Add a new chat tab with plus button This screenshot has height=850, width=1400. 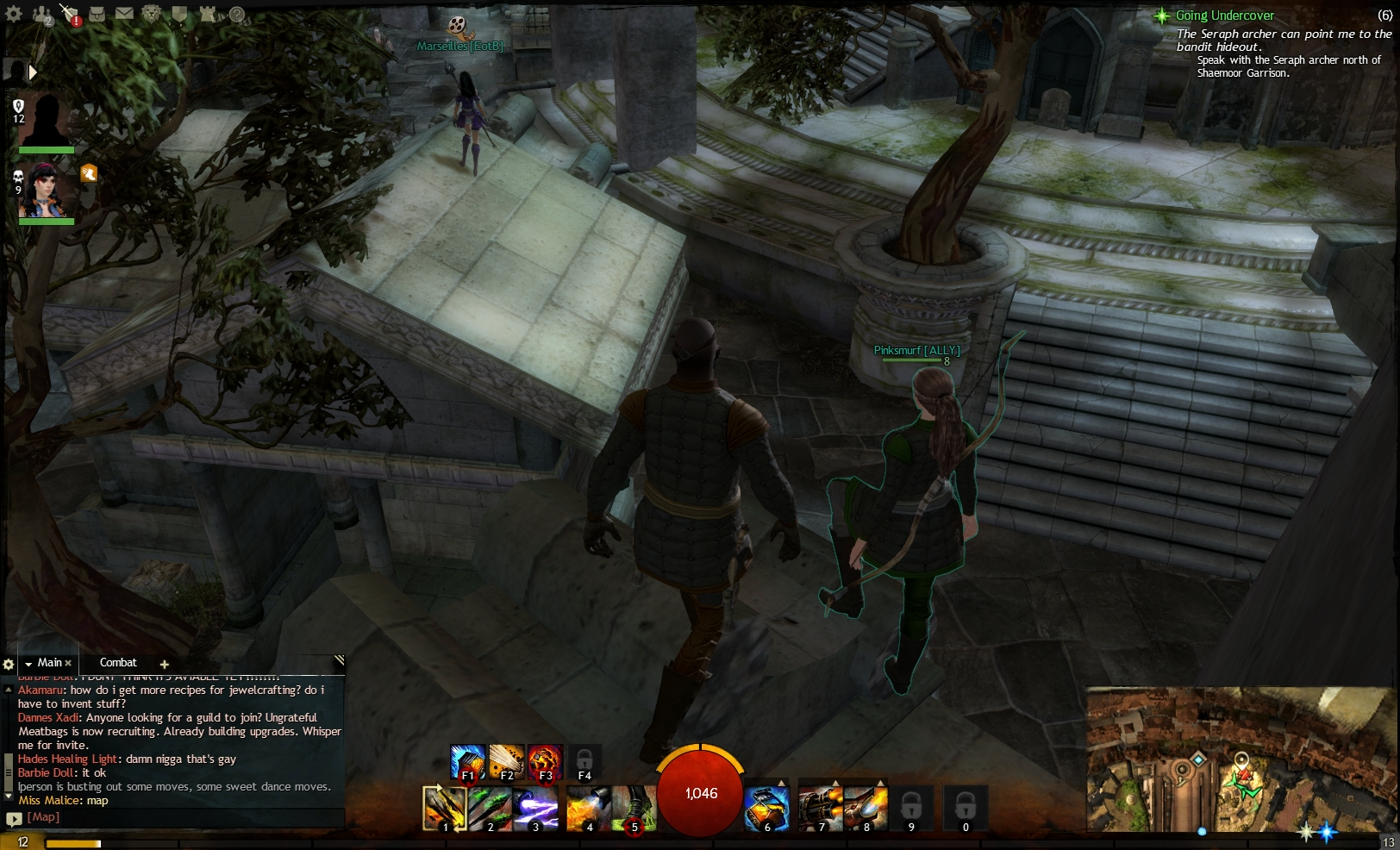coord(165,664)
